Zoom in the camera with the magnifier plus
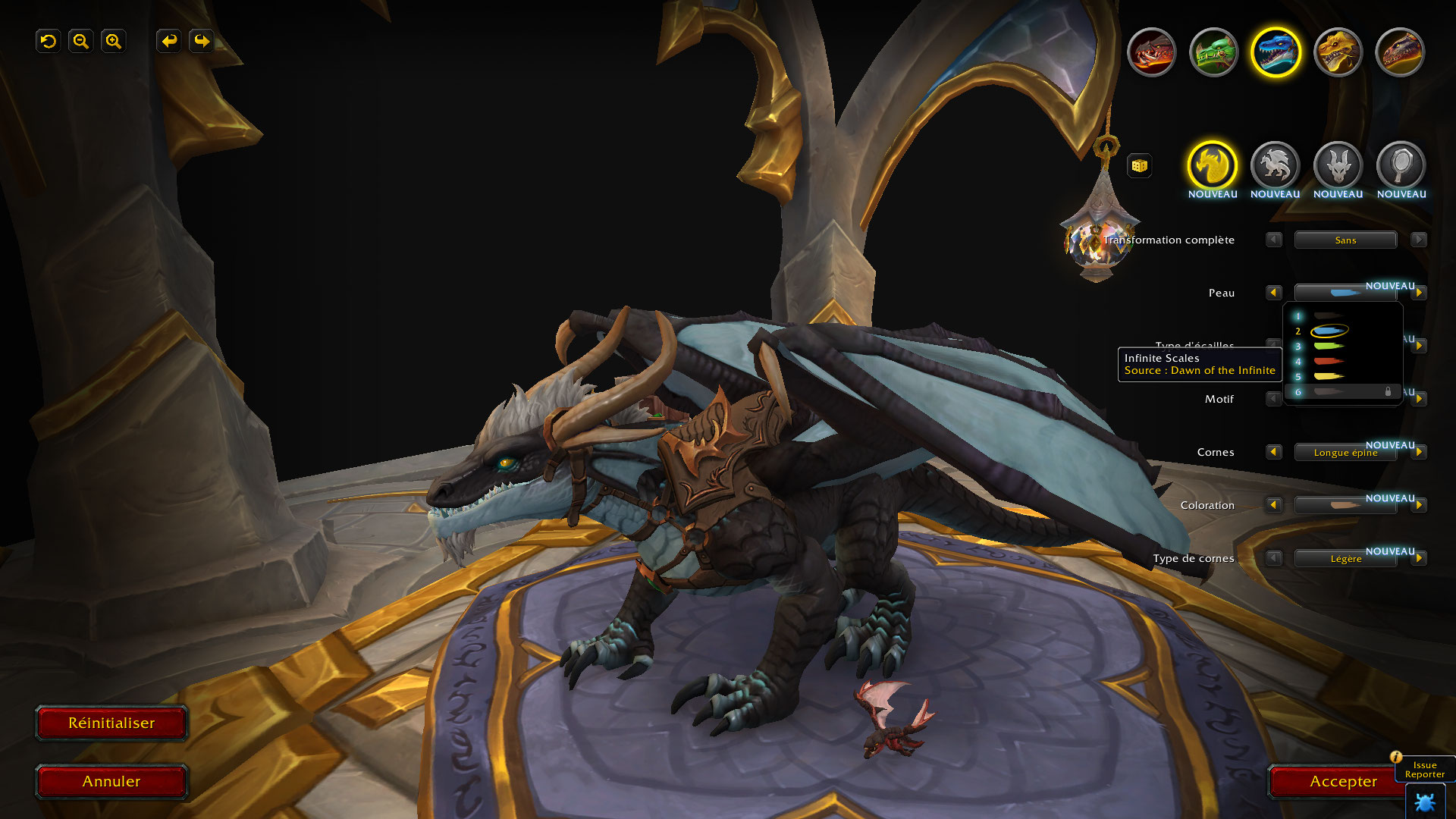Image resolution: width=1456 pixels, height=819 pixels. (114, 41)
